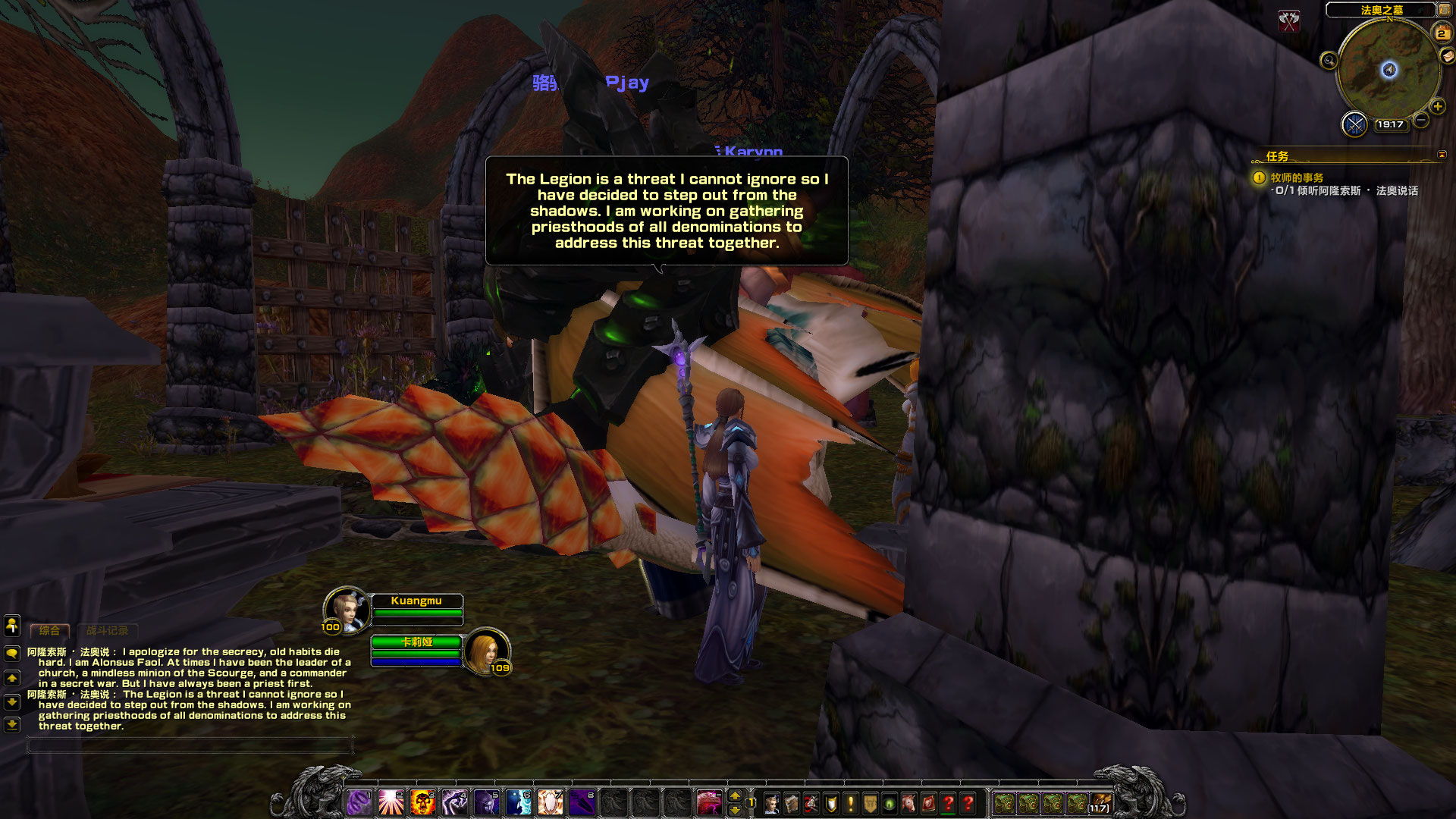This screenshot has height=819, width=1456.
Task: Cast the flaming skull spell in slot 3
Action: pos(422,802)
